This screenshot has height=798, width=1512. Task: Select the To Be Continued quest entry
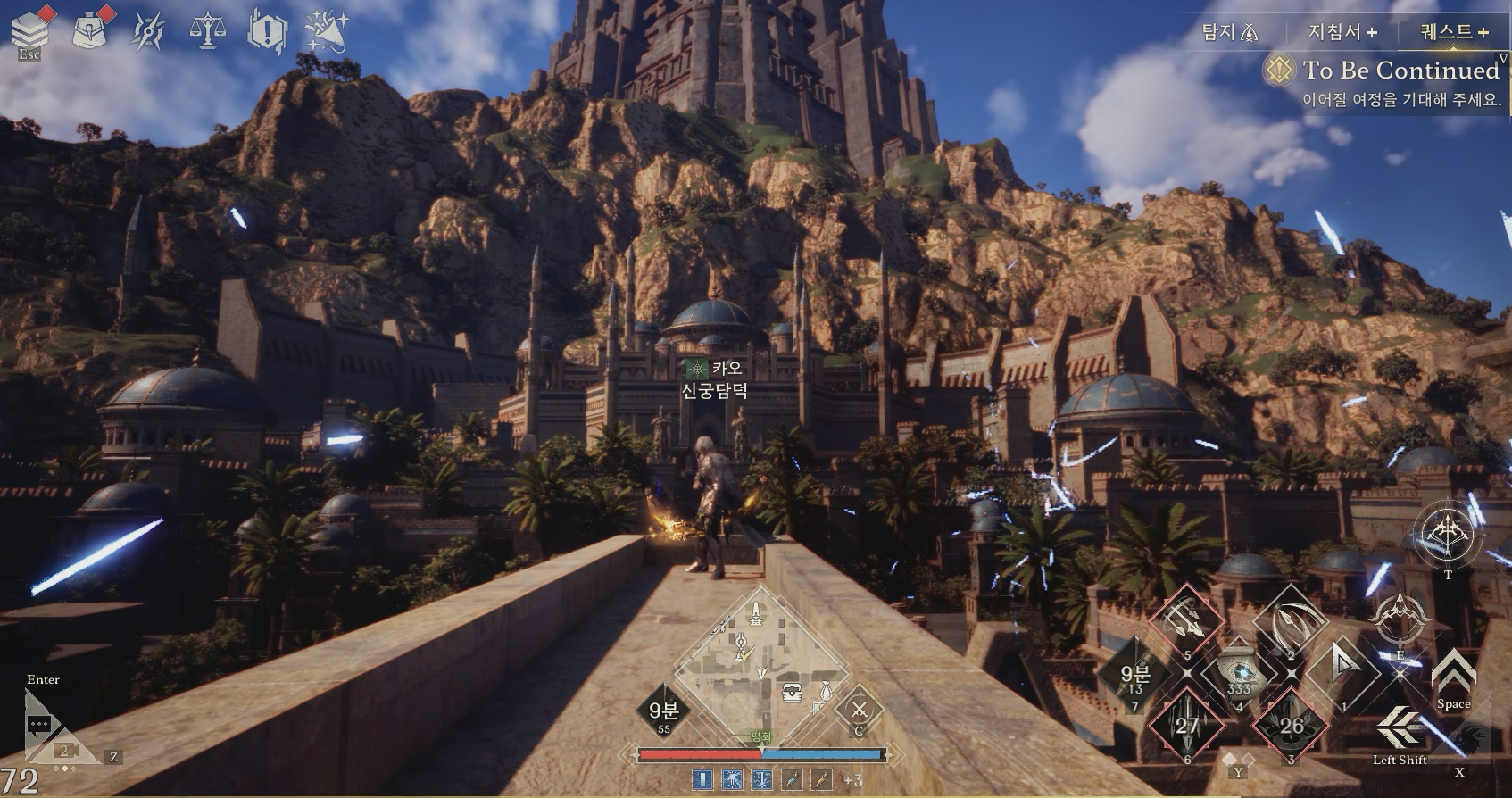[1400, 71]
